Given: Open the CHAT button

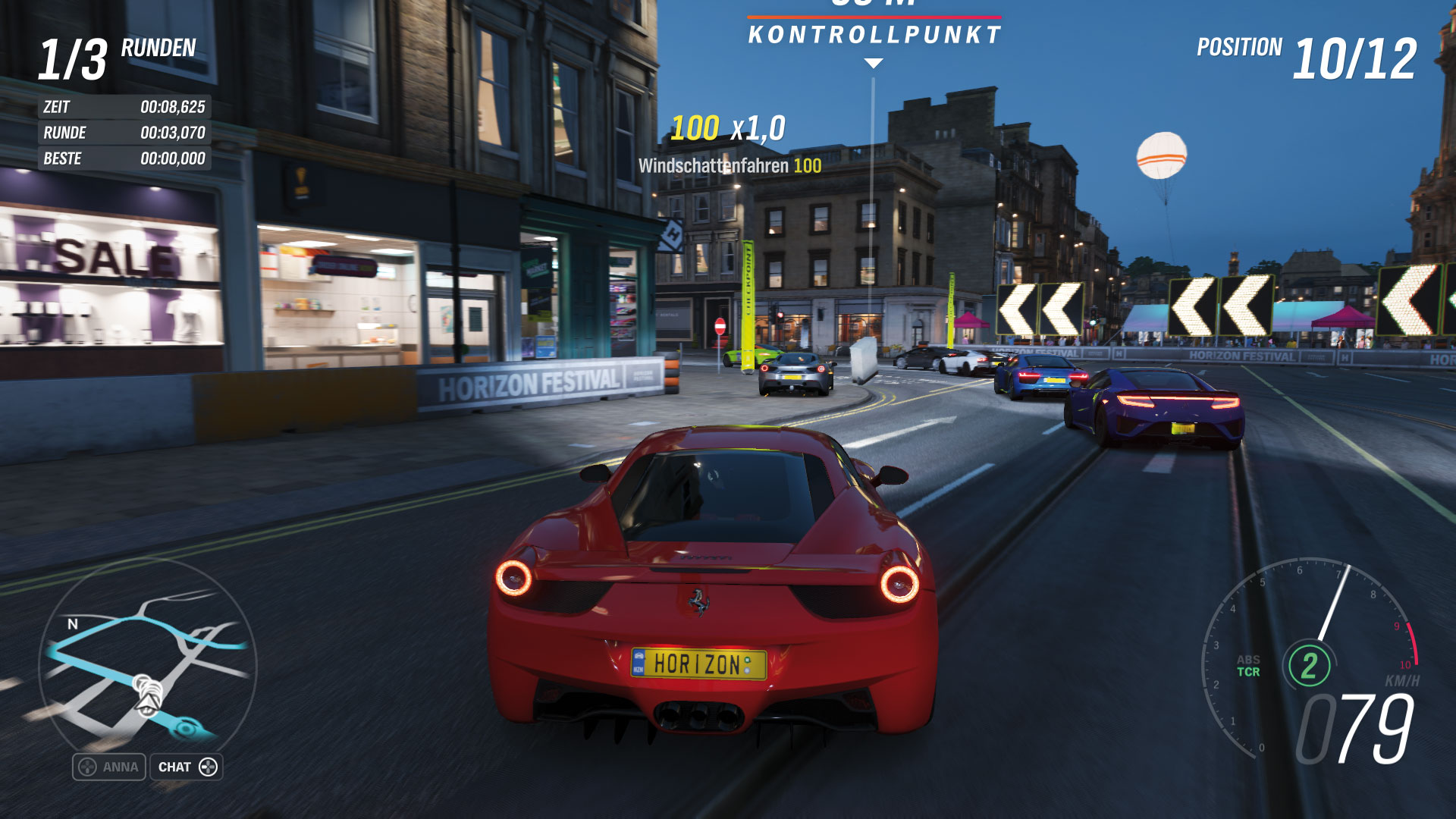Looking at the screenshot, I should 187,767.
